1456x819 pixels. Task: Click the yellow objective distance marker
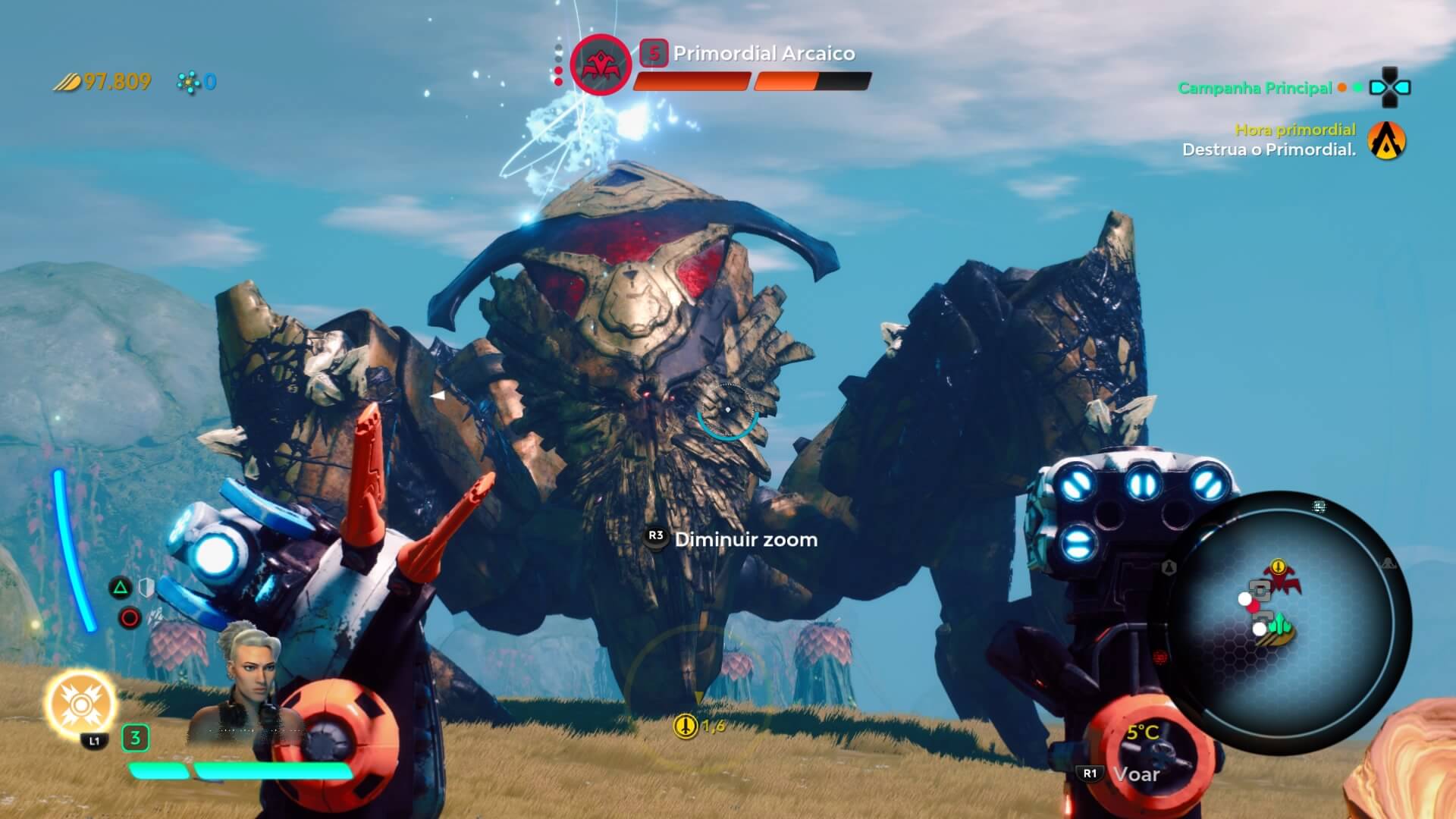coord(686,726)
